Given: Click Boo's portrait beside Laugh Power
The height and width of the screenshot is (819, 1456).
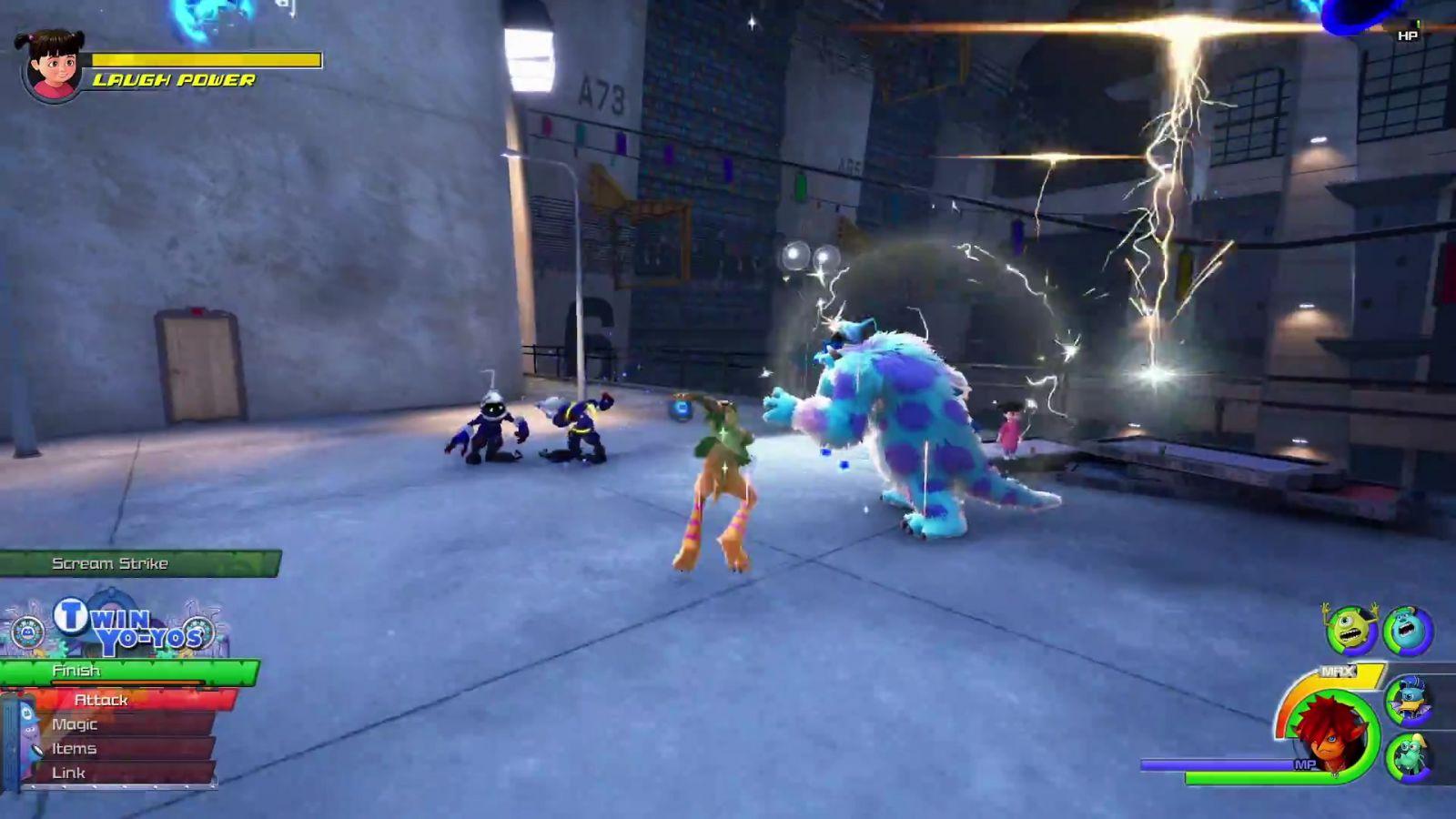Looking at the screenshot, I should pos(53,64).
